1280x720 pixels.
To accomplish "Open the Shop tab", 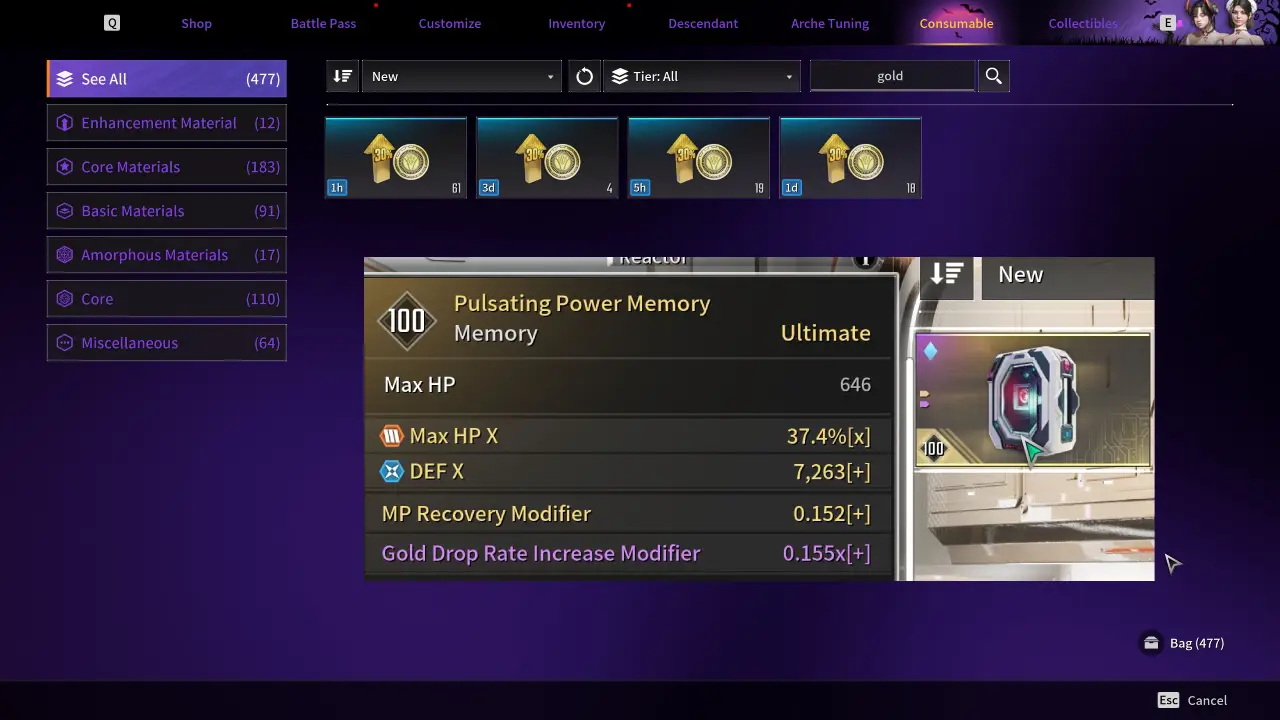I will 196,23.
